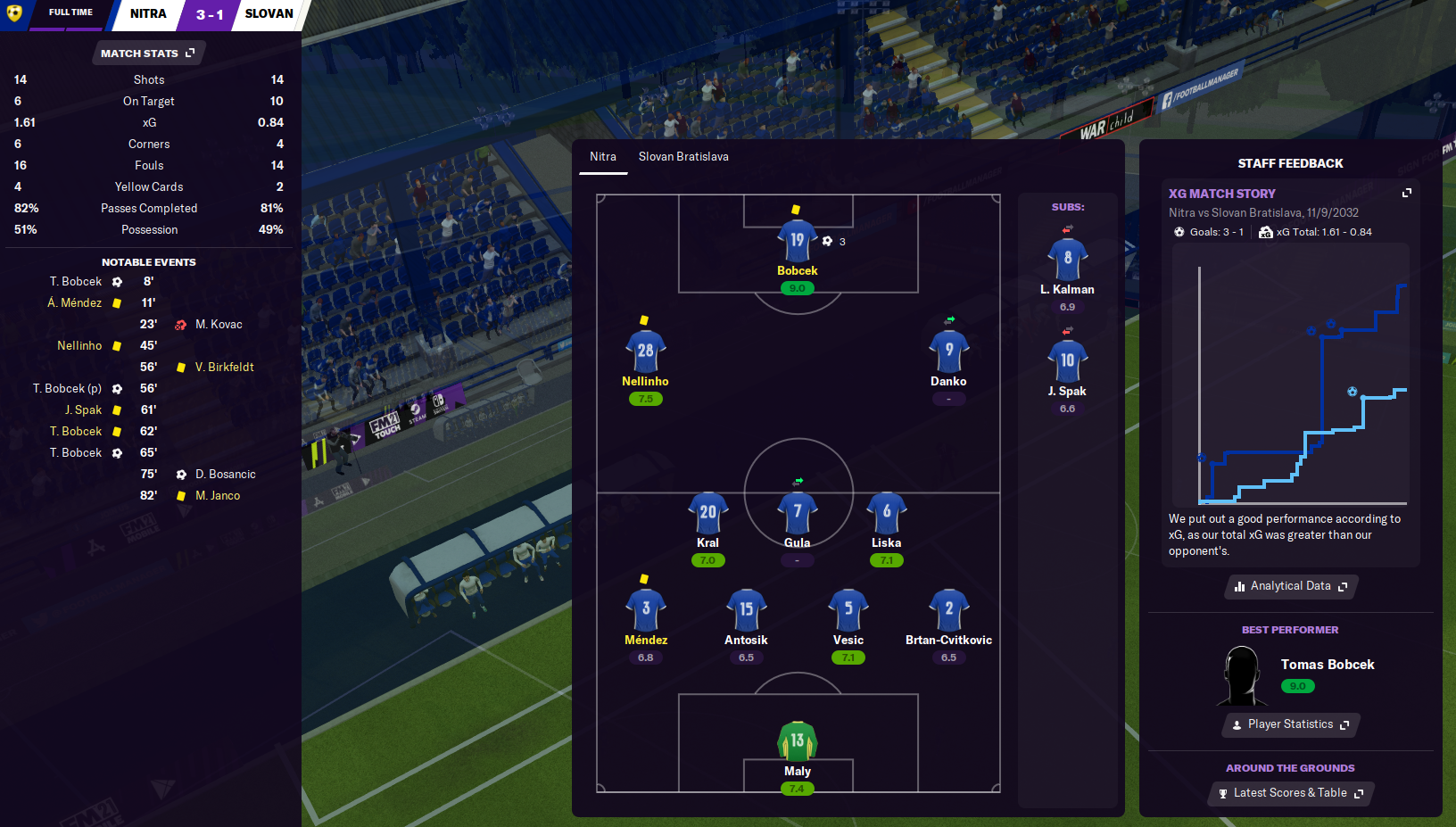Show Latest Scores & Table
The height and width of the screenshot is (827, 1456).
tap(1290, 793)
